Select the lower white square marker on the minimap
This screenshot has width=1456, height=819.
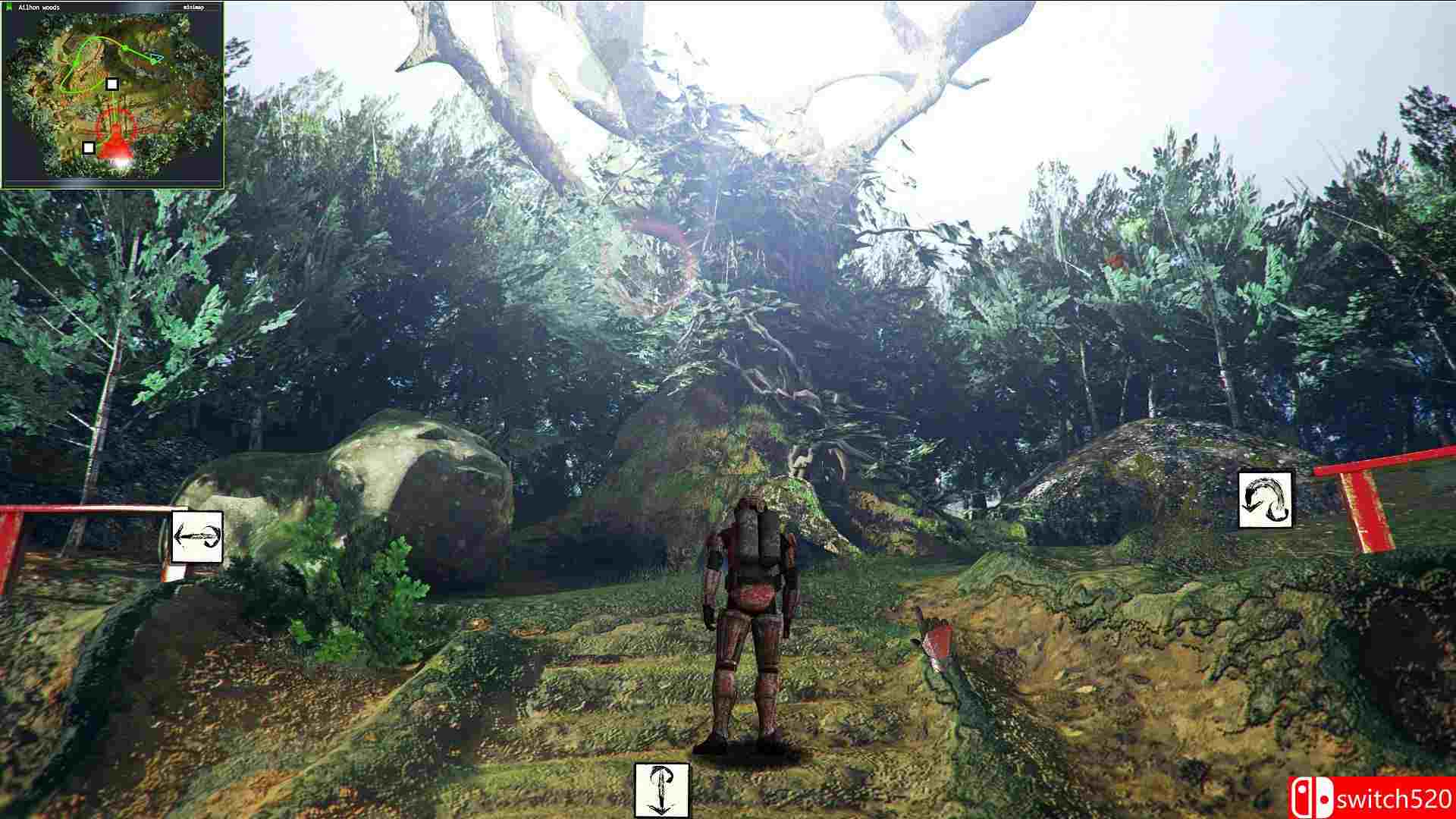89,149
